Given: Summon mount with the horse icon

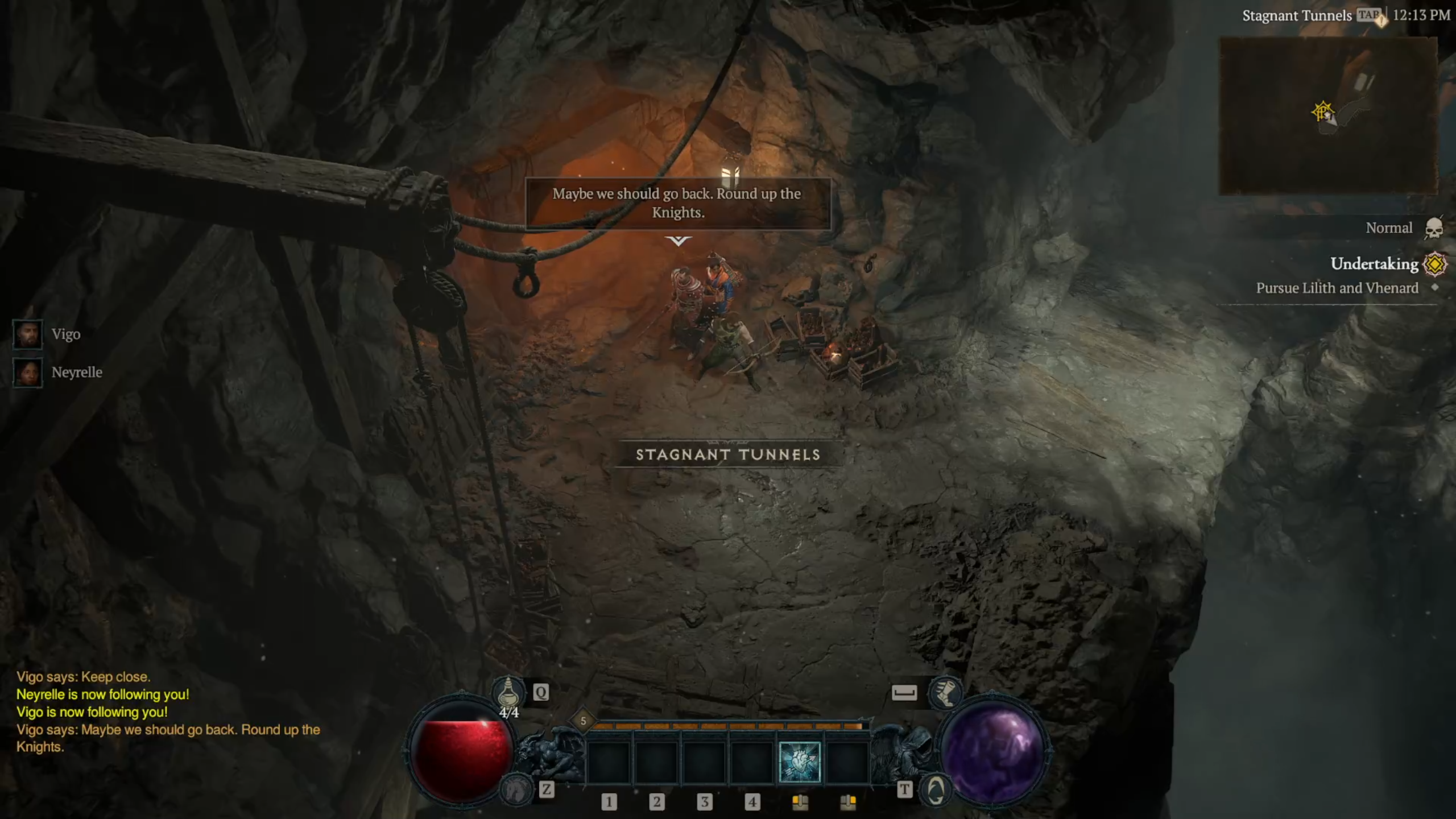Looking at the screenshot, I should coord(515,789).
